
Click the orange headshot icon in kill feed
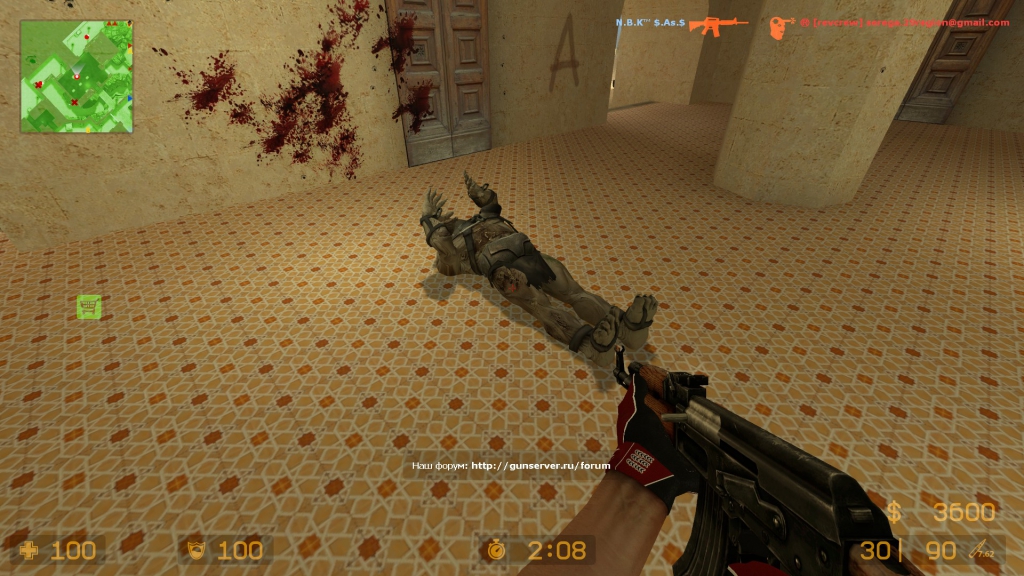pyautogui.click(x=782, y=26)
